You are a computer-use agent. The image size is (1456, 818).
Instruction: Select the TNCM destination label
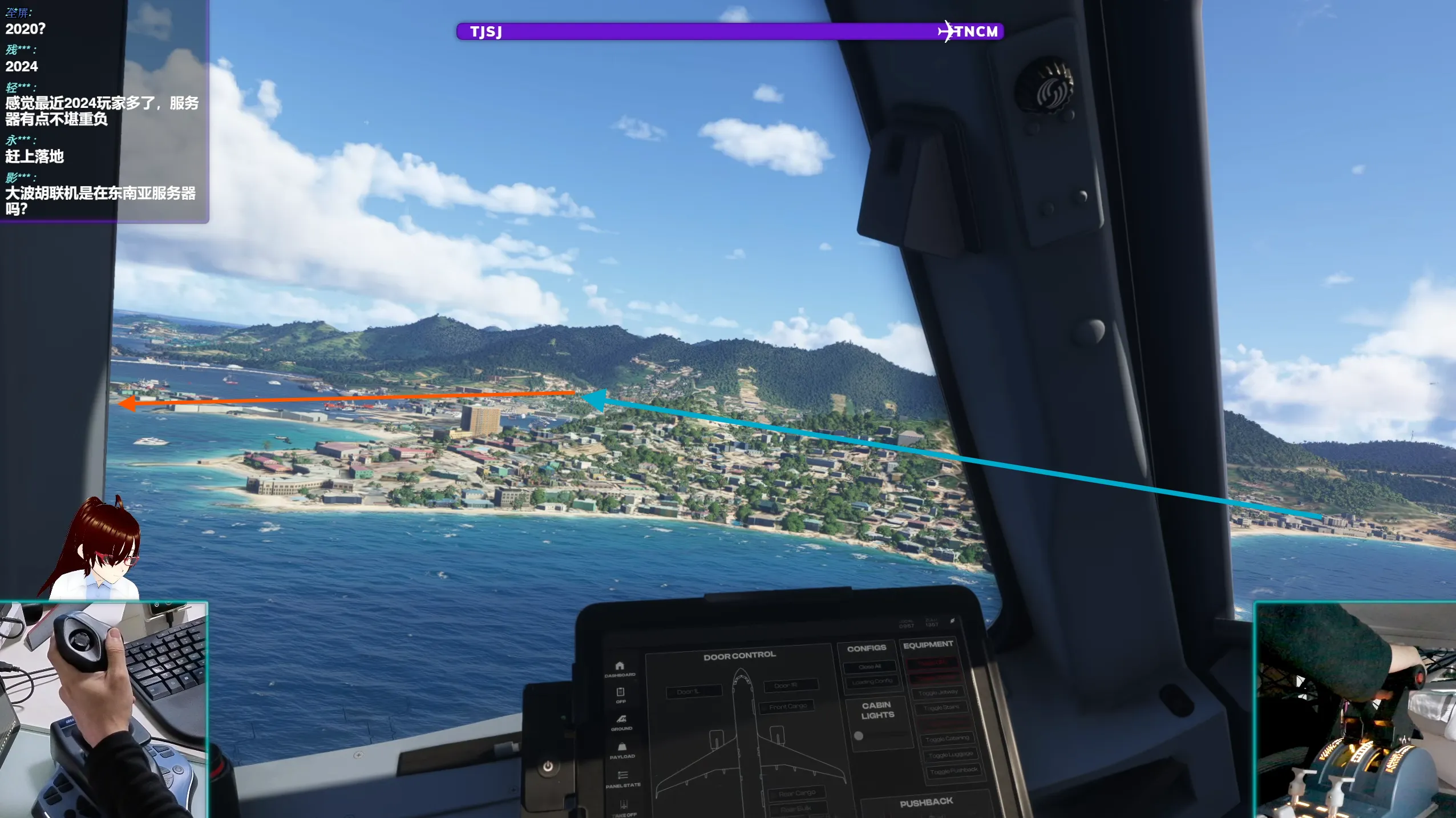point(977,32)
